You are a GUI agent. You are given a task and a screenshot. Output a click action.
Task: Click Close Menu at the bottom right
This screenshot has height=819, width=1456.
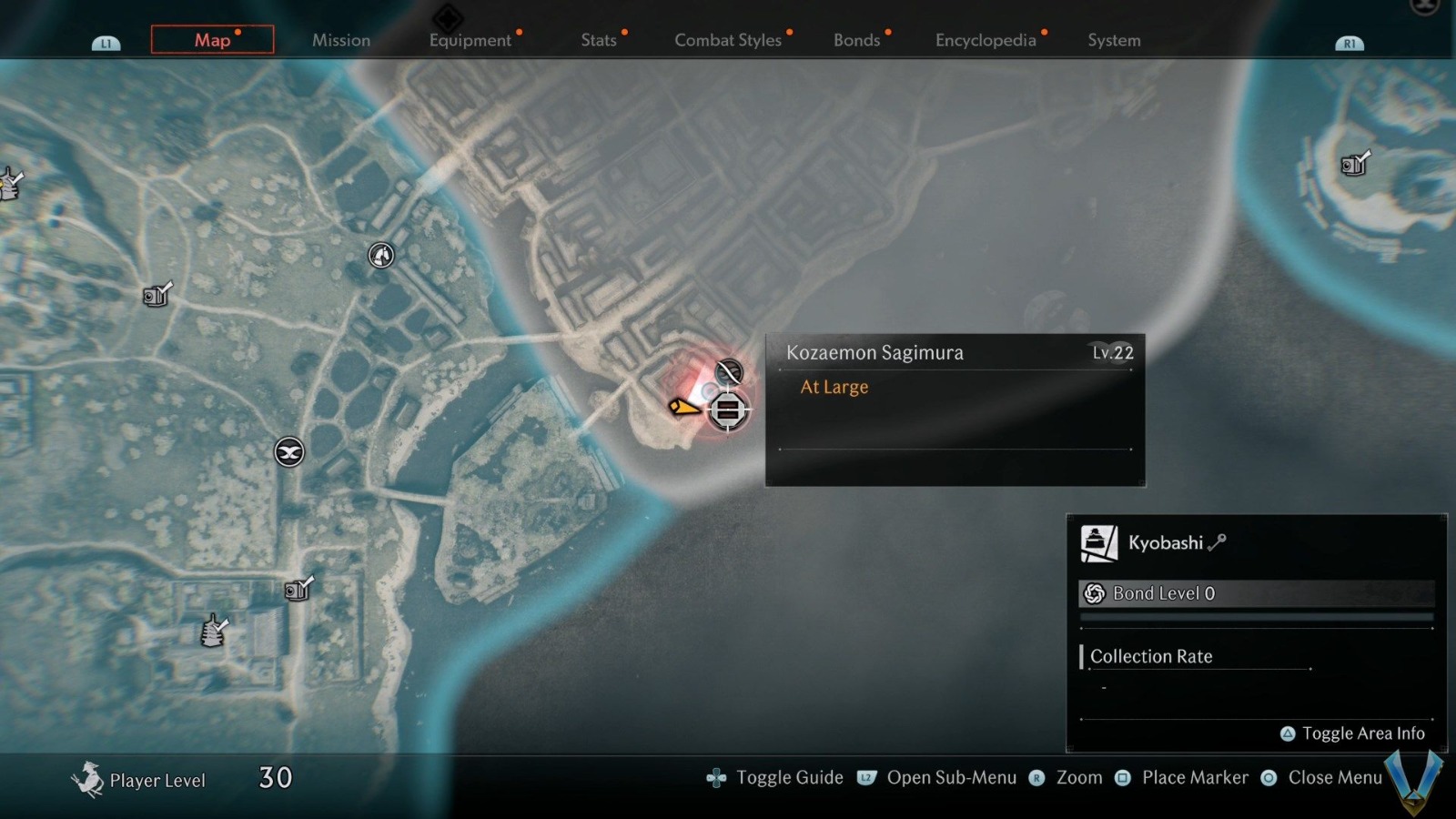(x=1268, y=778)
